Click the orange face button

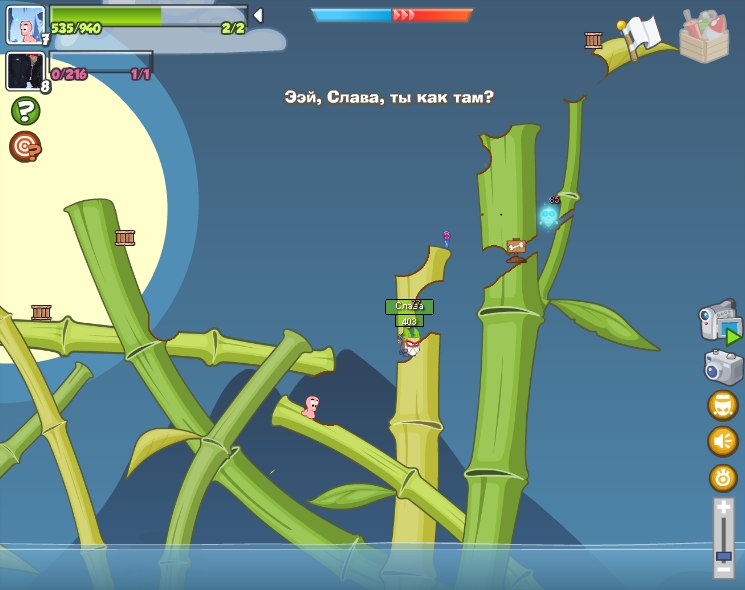723,405
